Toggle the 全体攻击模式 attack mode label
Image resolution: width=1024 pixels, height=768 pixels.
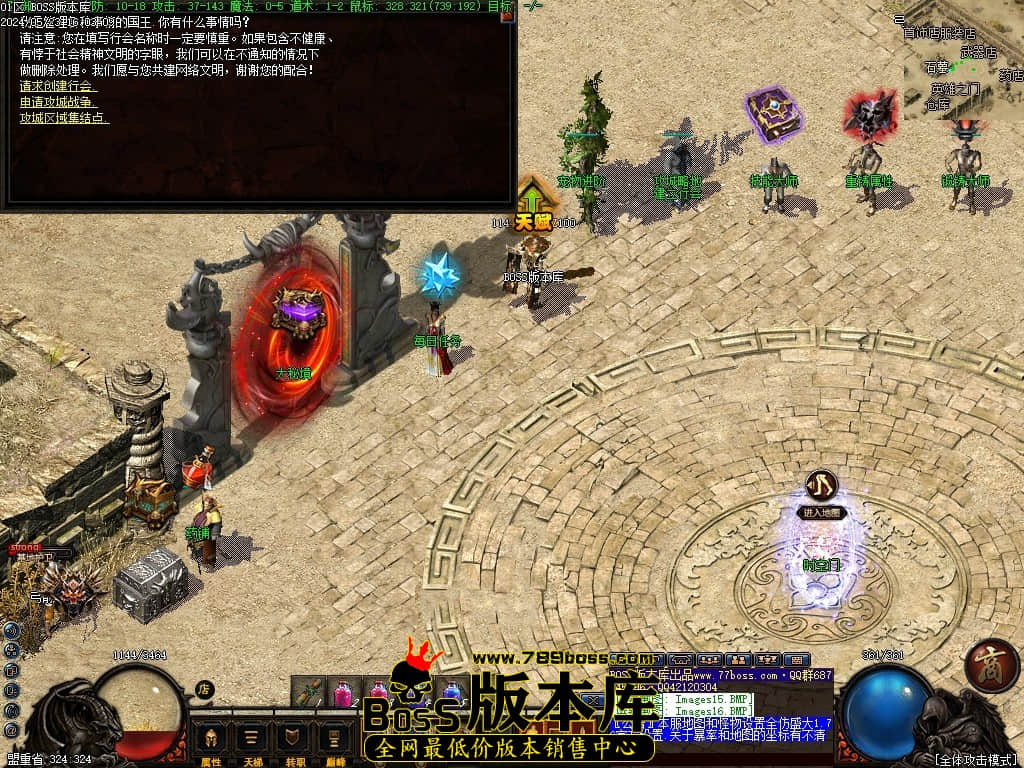(x=976, y=760)
